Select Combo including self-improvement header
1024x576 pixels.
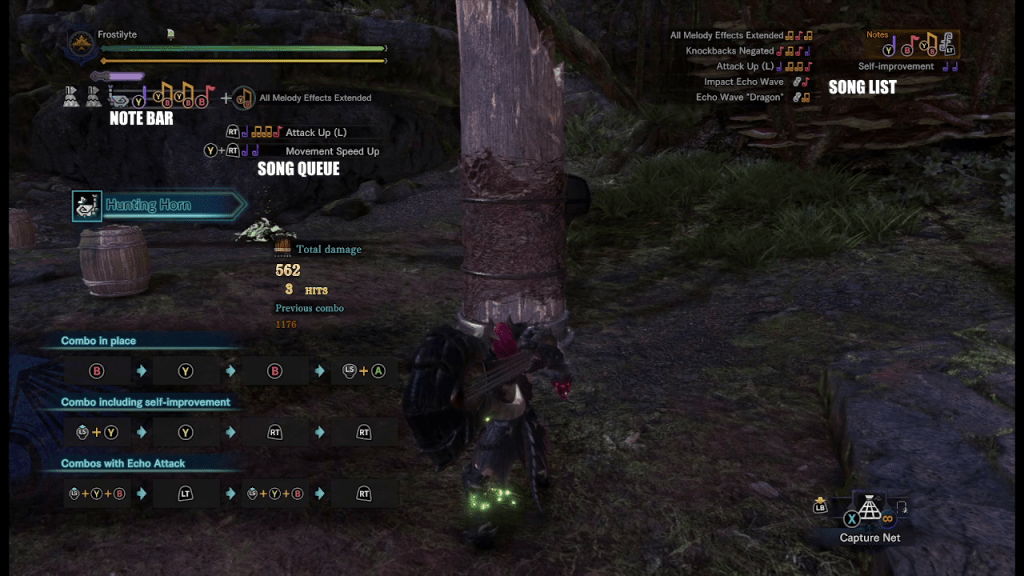point(145,402)
